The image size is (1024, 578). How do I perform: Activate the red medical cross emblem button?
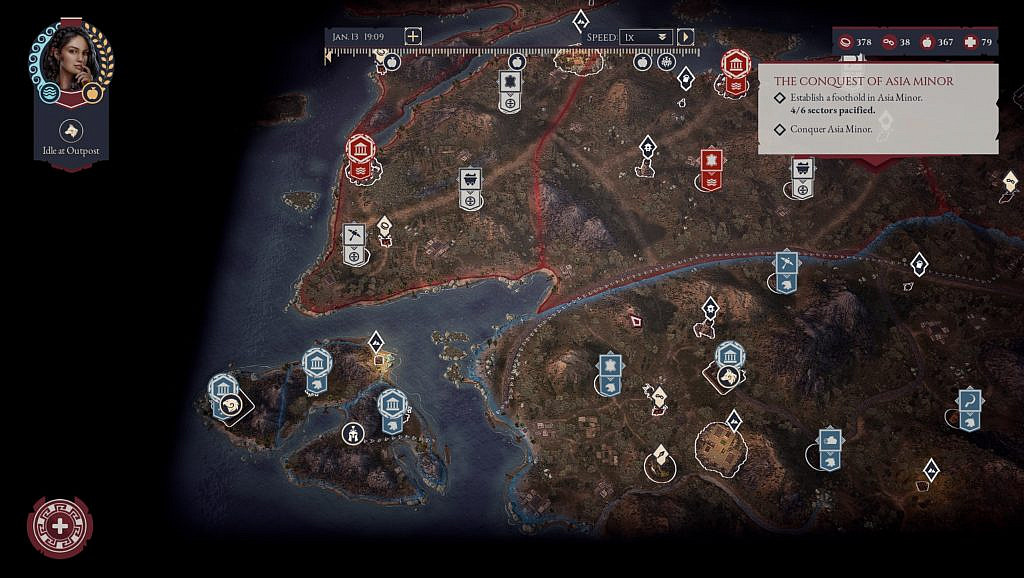click(60, 526)
